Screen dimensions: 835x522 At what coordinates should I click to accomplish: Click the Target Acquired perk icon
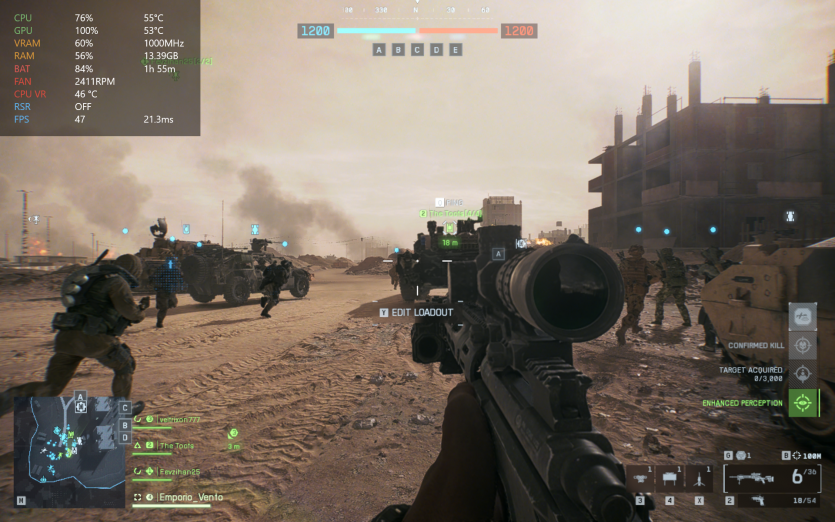pos(802,374)
